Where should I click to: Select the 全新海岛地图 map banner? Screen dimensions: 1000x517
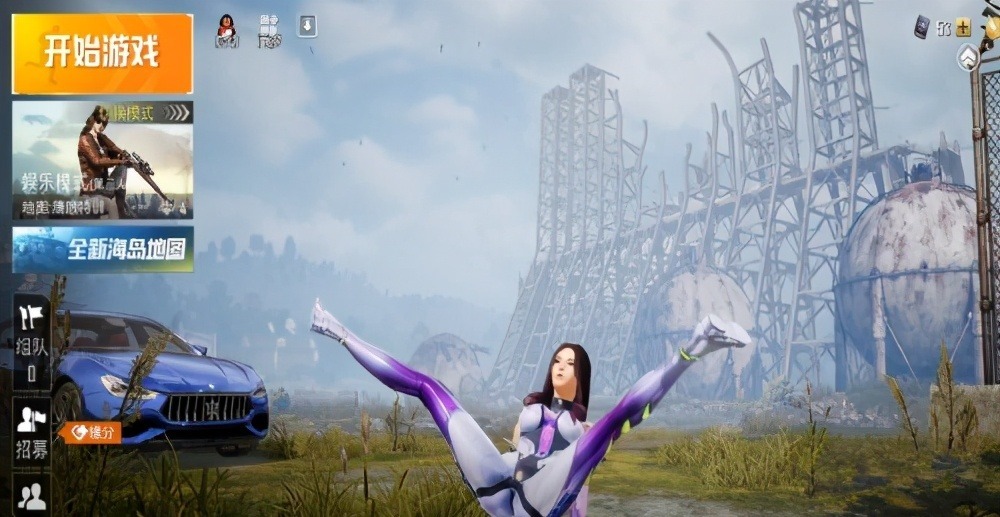pyautogui.click(x=101, y=249)
